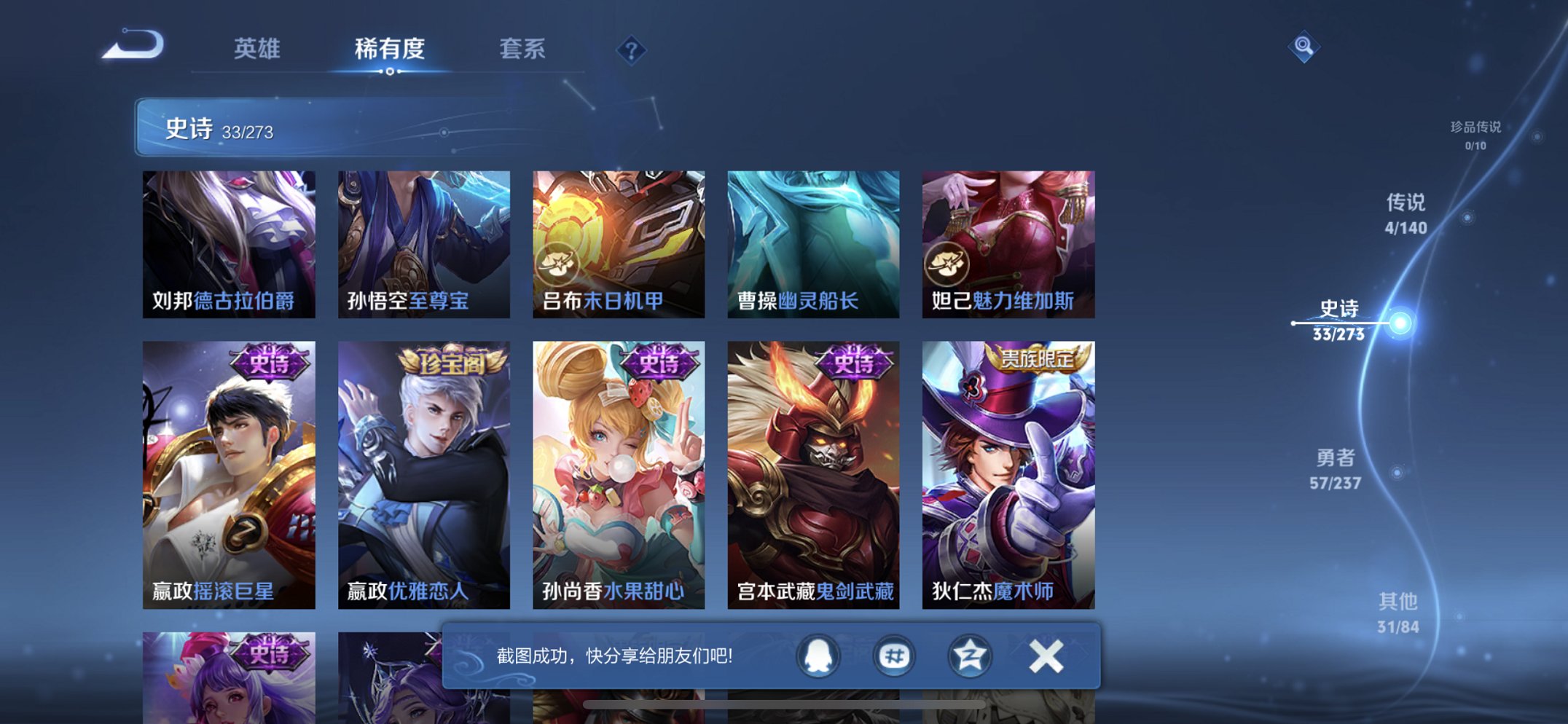1568x724 pixels.
Task: Share screenshot via the Z app icon
Action: [969, 656]
